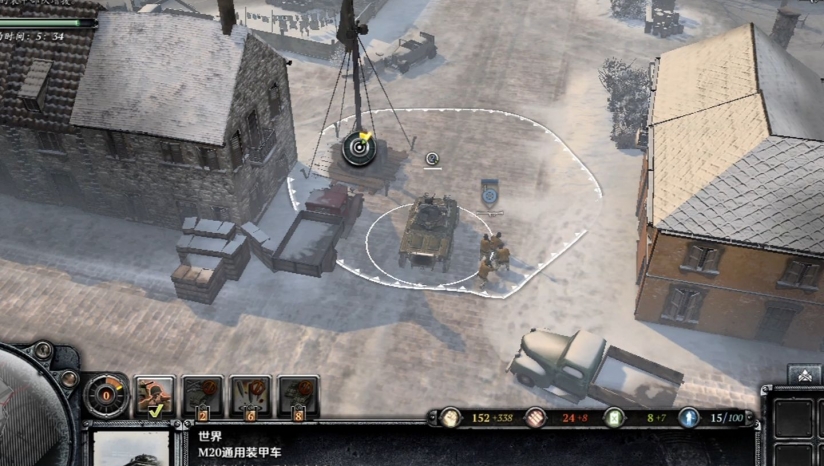824x466 pixels.
Task: Select the capture point target marker
Action: coord(359,149)
